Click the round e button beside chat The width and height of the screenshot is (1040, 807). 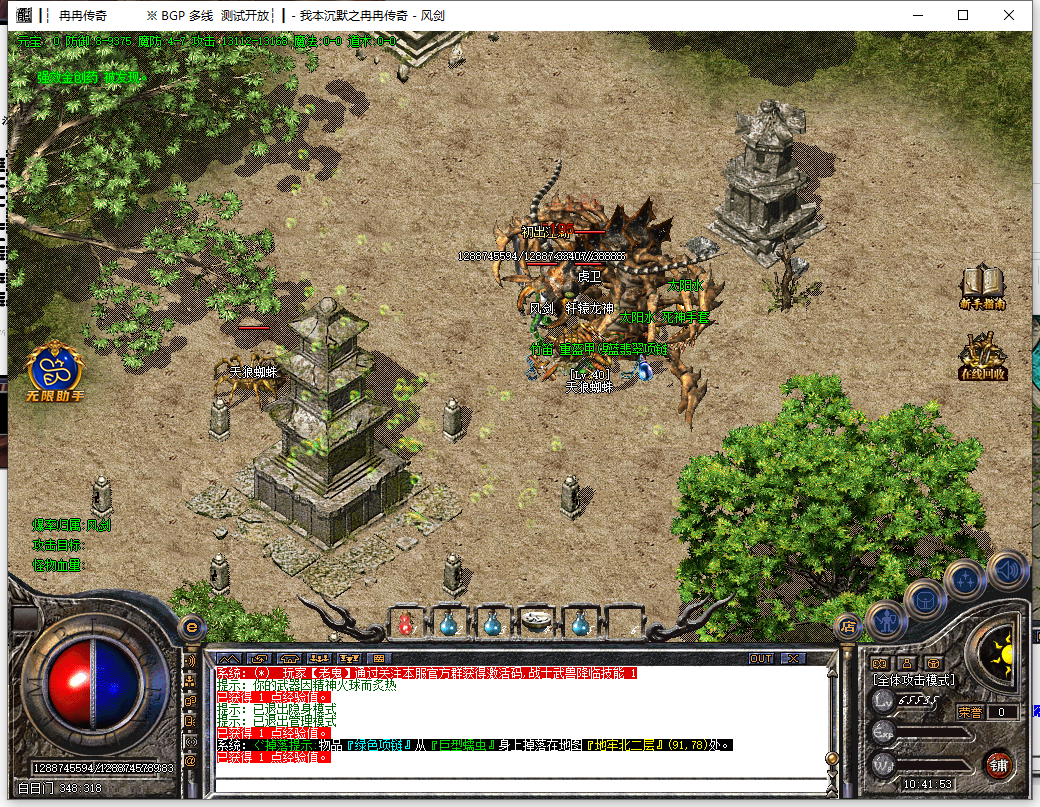[191, 628]
